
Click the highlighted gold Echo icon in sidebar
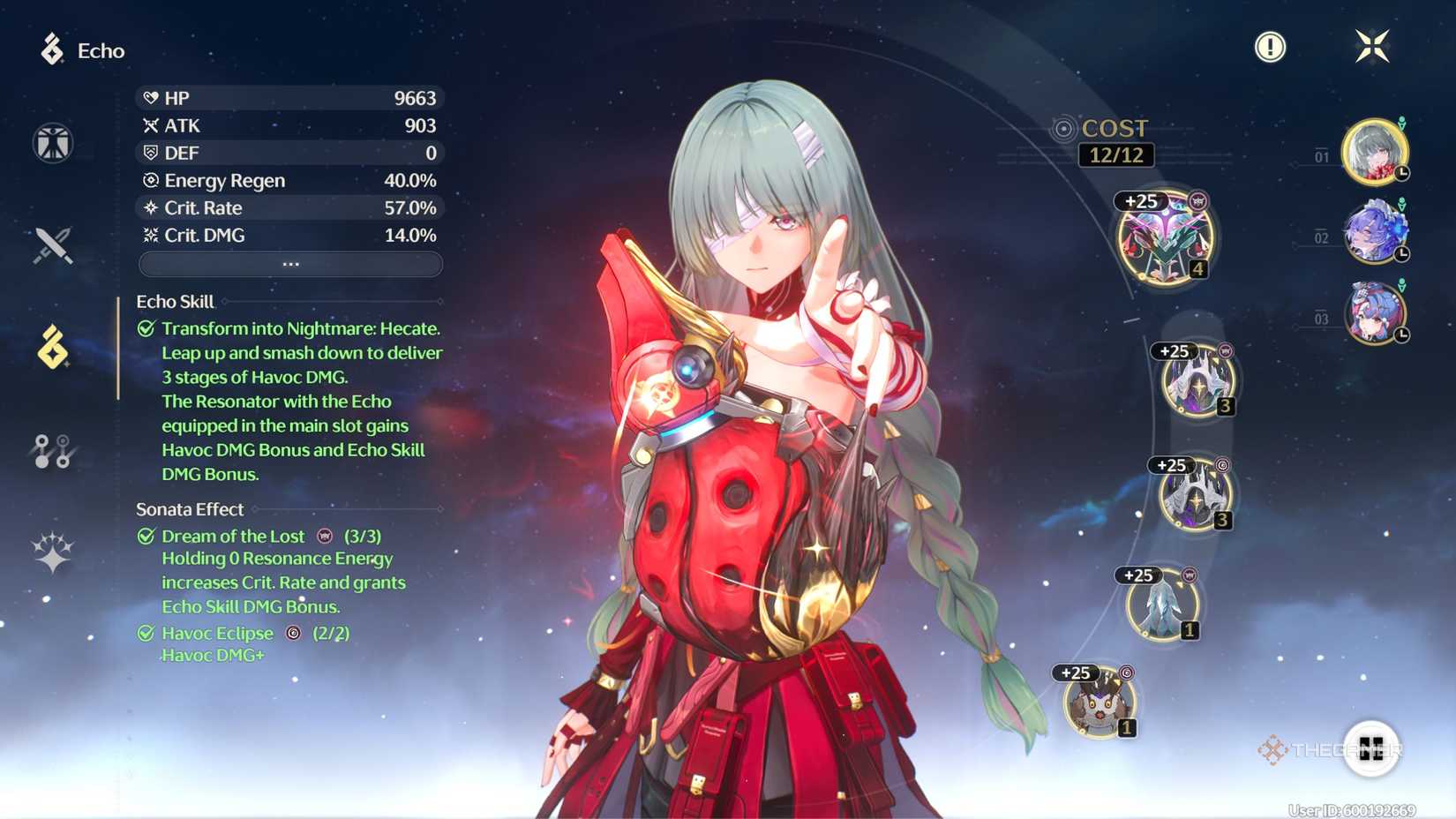[x=53, y=348]
